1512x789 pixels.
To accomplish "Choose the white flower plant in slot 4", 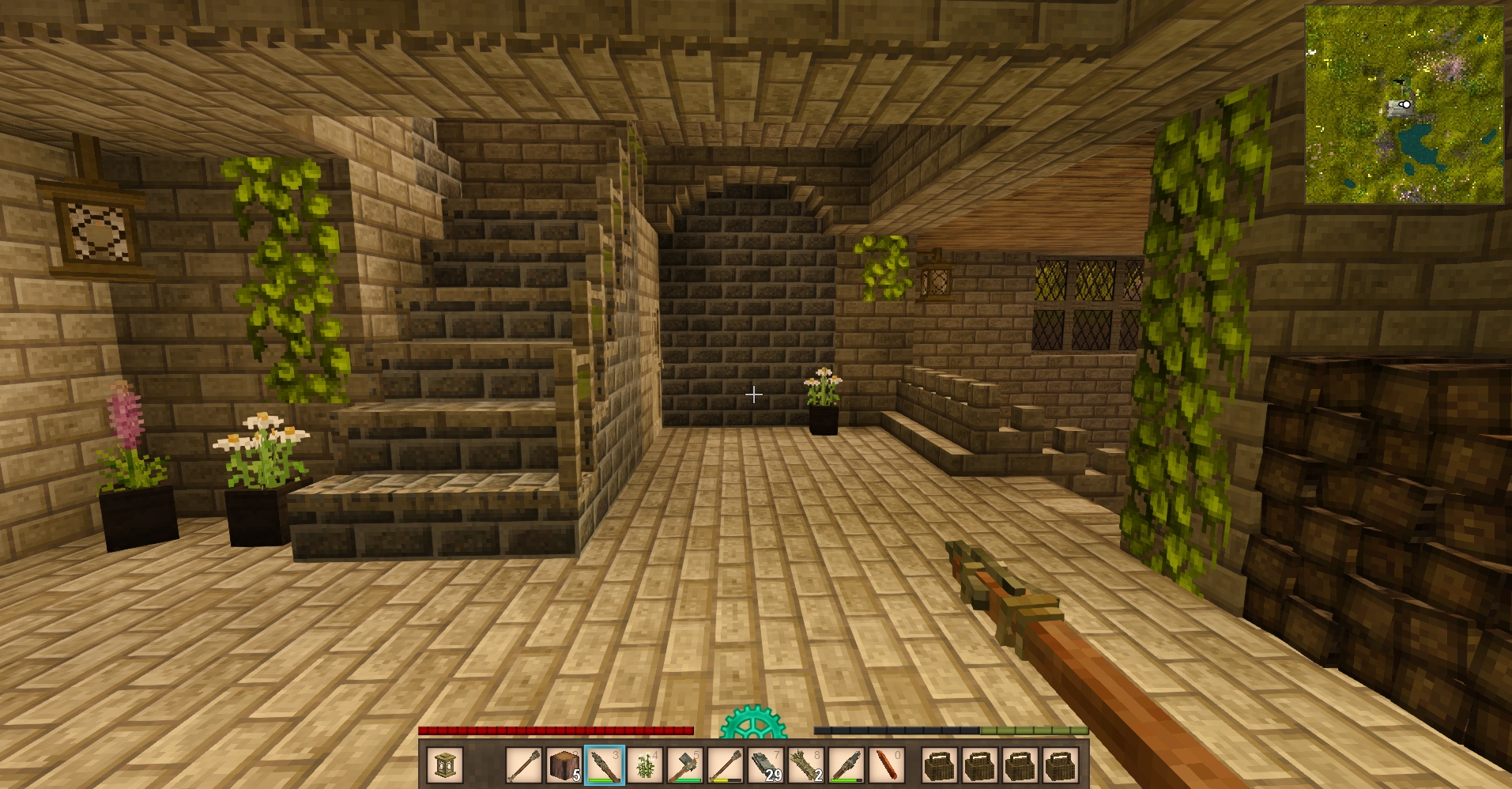I will tap(645, 765).
